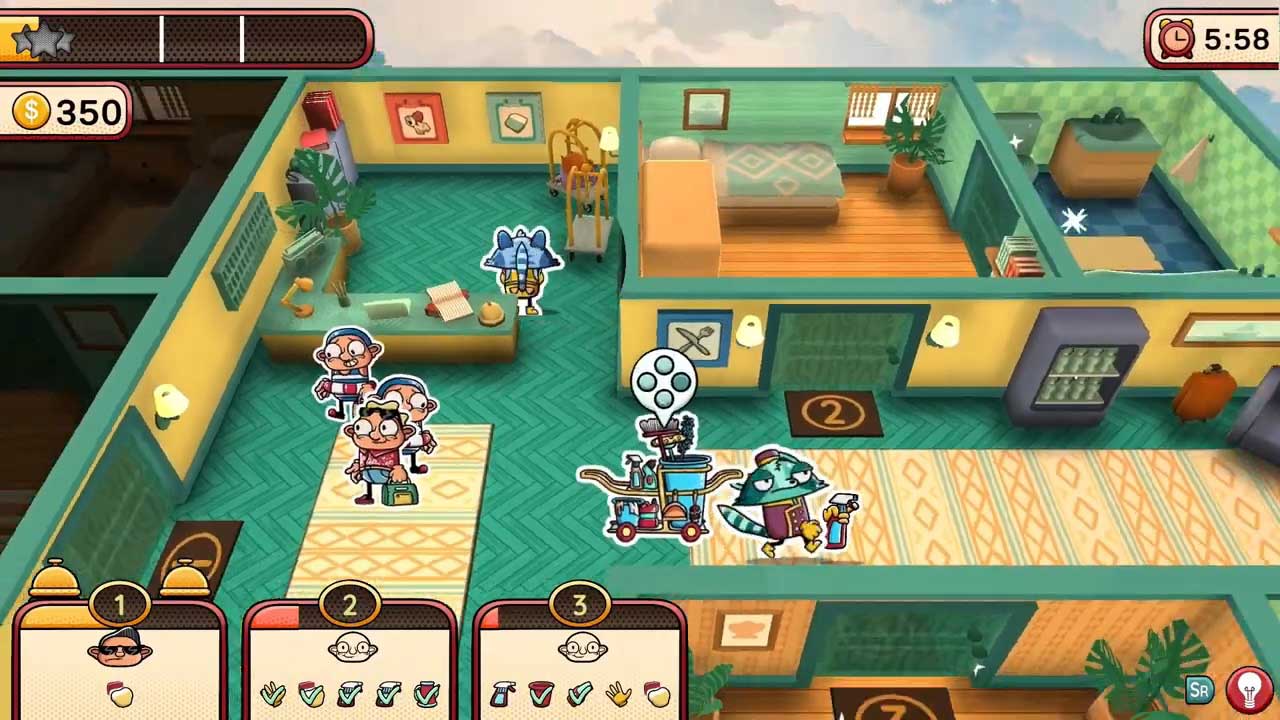Activate the red lightbulb hint icon

(1249, 689)
